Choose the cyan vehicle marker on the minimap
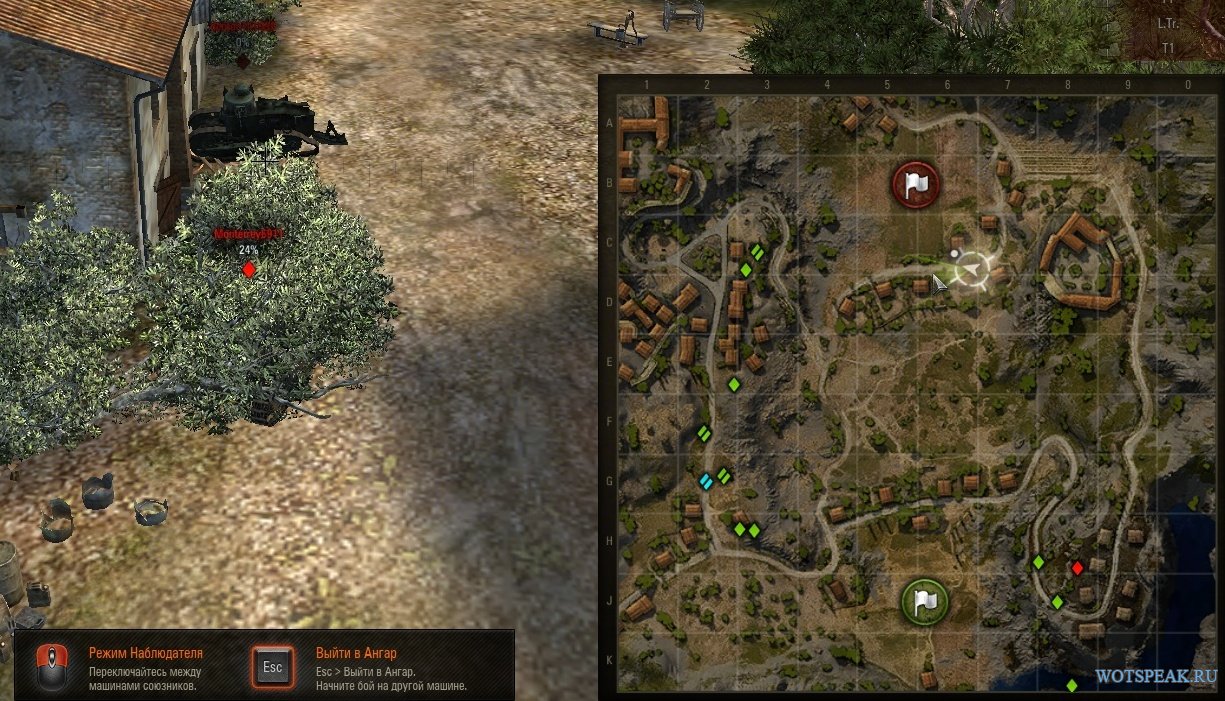Screen dimensions: 1225x701 (706, 482)
